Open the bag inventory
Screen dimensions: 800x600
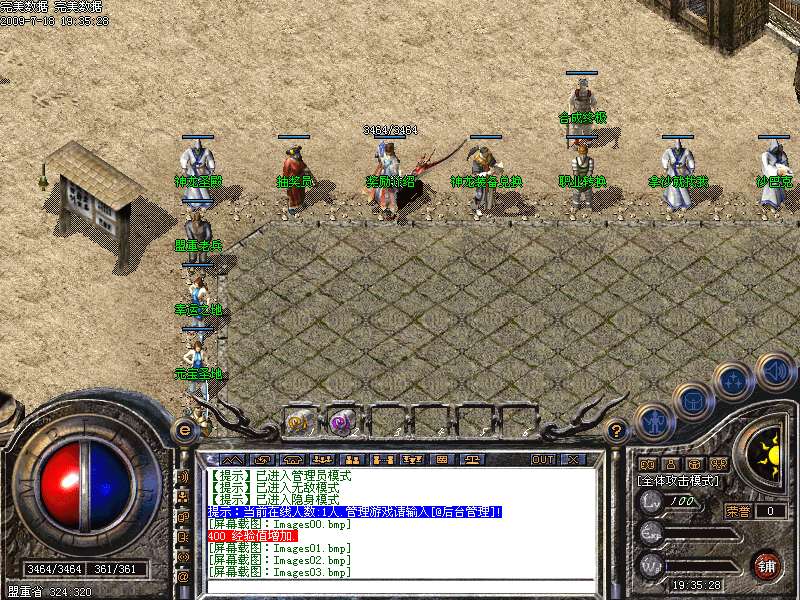tap(691, 401)
